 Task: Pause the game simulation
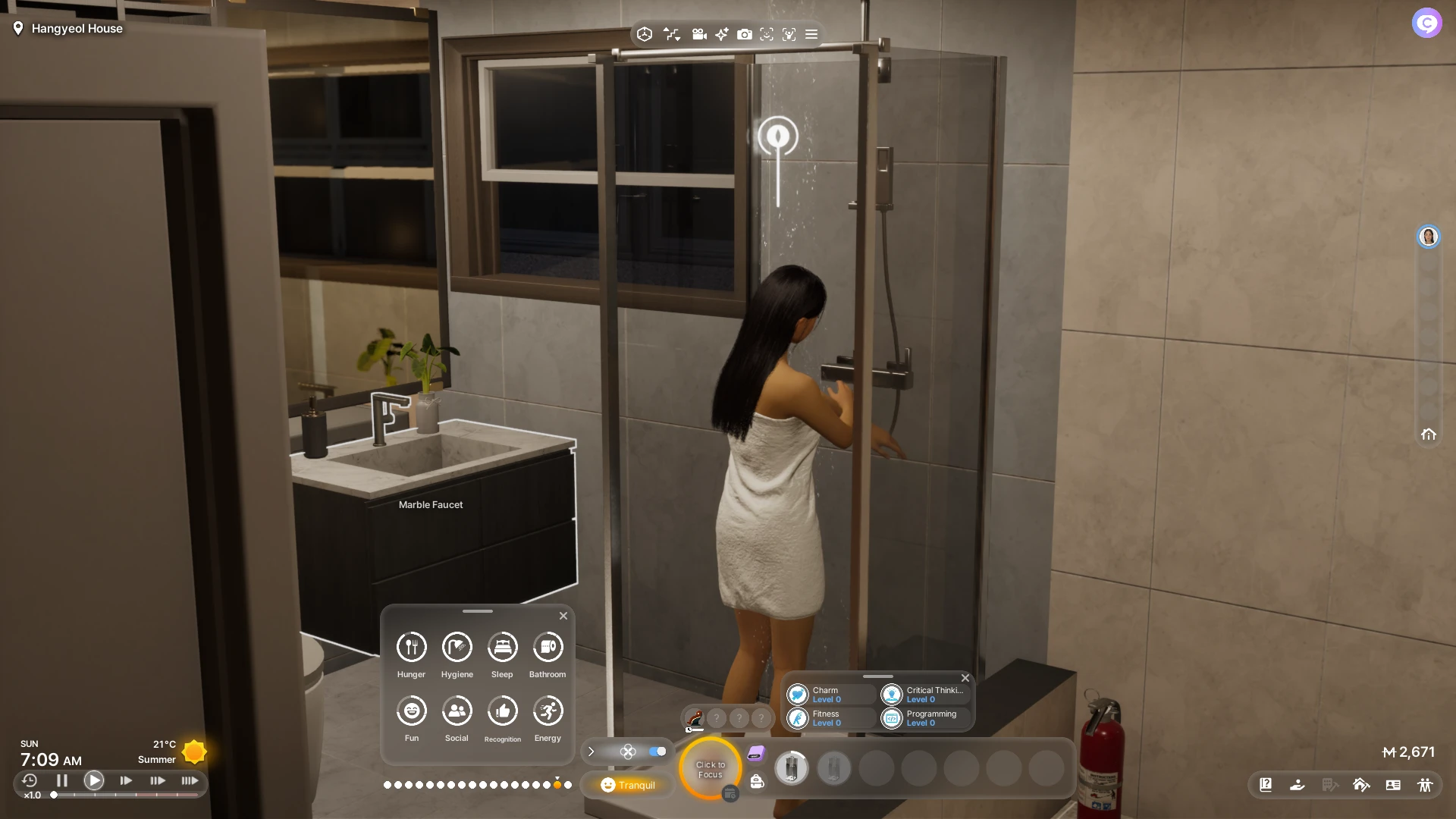[61, 780]
